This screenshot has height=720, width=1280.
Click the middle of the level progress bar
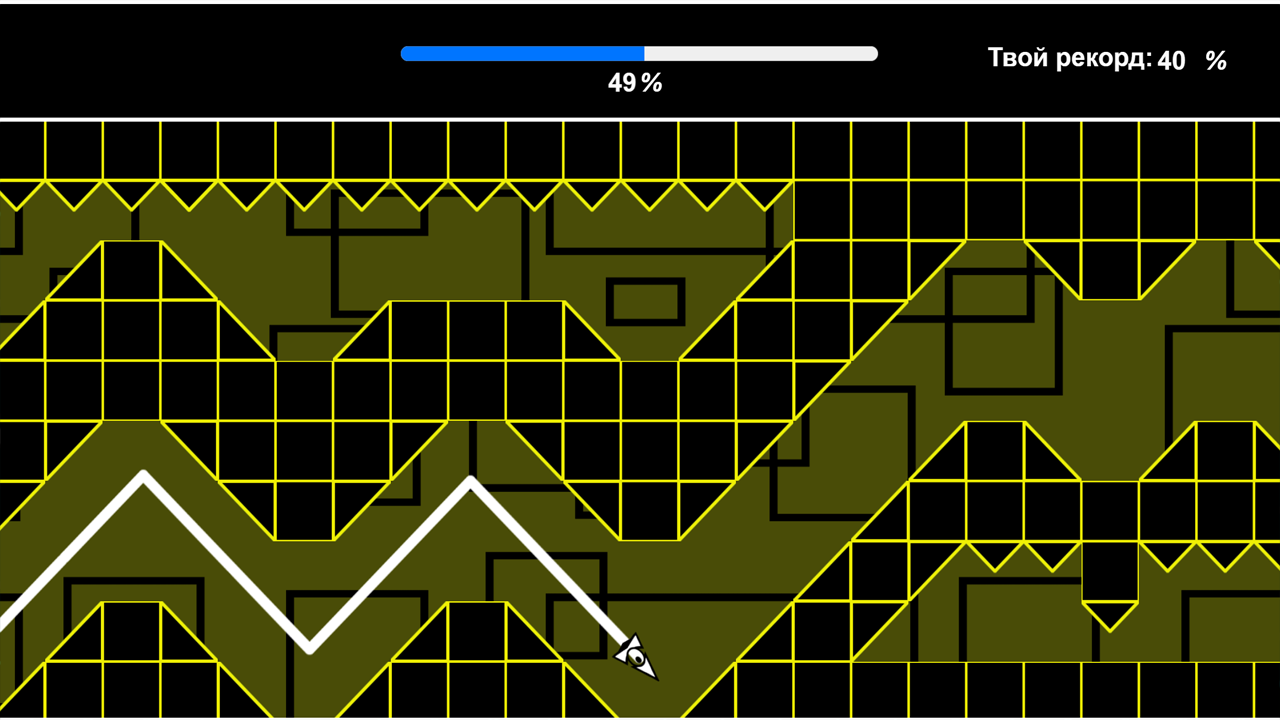coord(639,53)
